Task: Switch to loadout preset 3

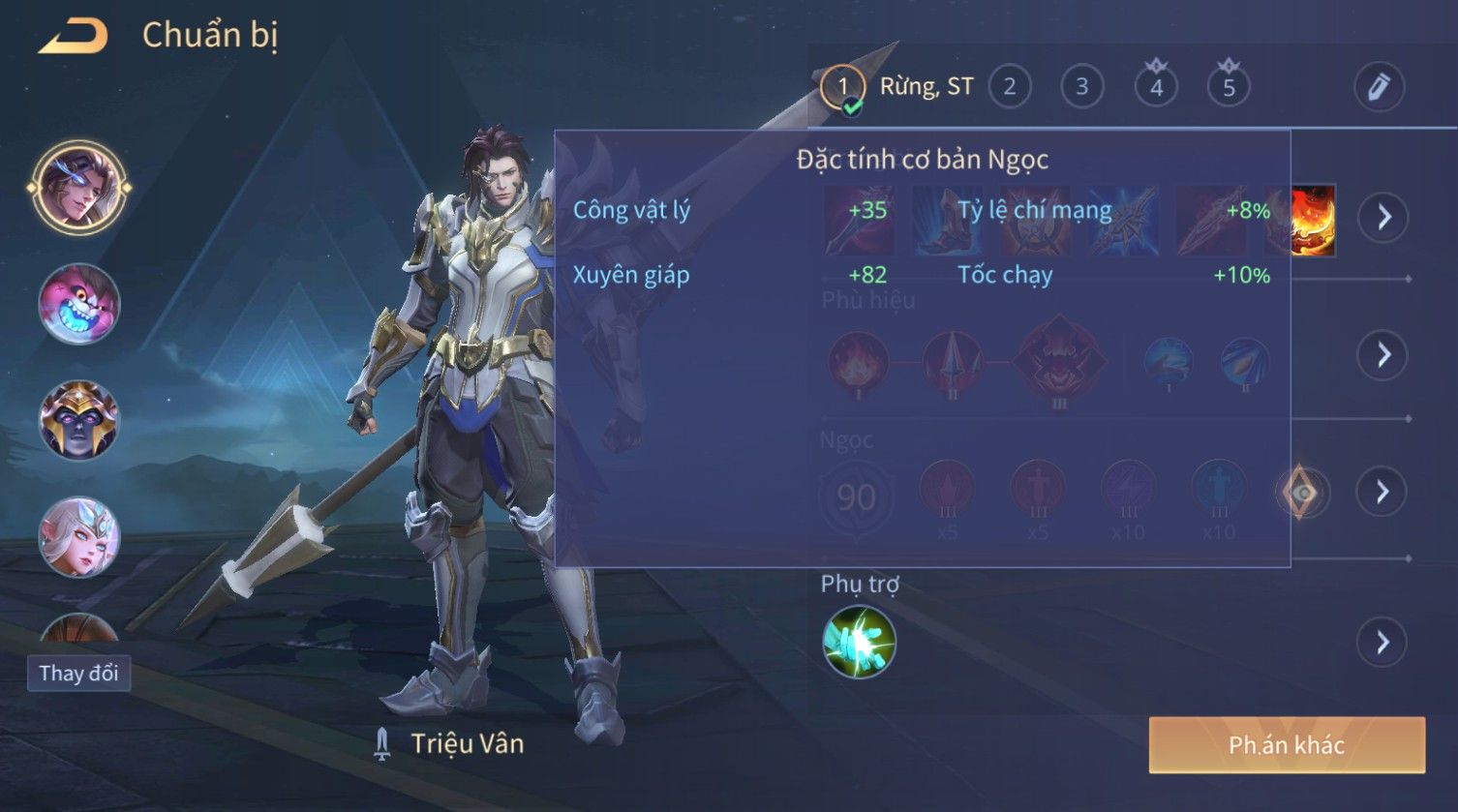Action: 1082,87
